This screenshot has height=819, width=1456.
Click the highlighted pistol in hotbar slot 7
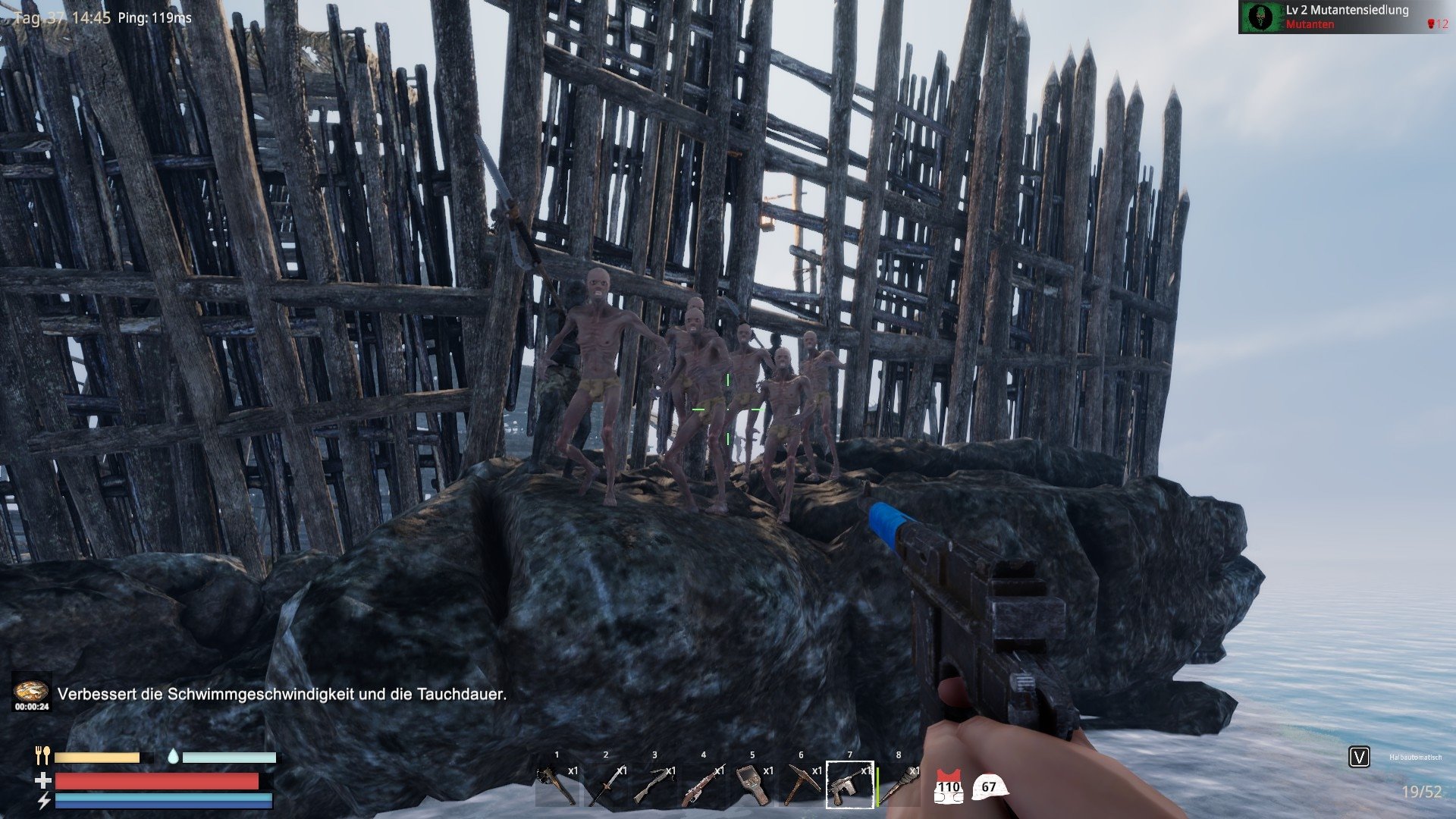pyautogui.click(x=849, y=785)
